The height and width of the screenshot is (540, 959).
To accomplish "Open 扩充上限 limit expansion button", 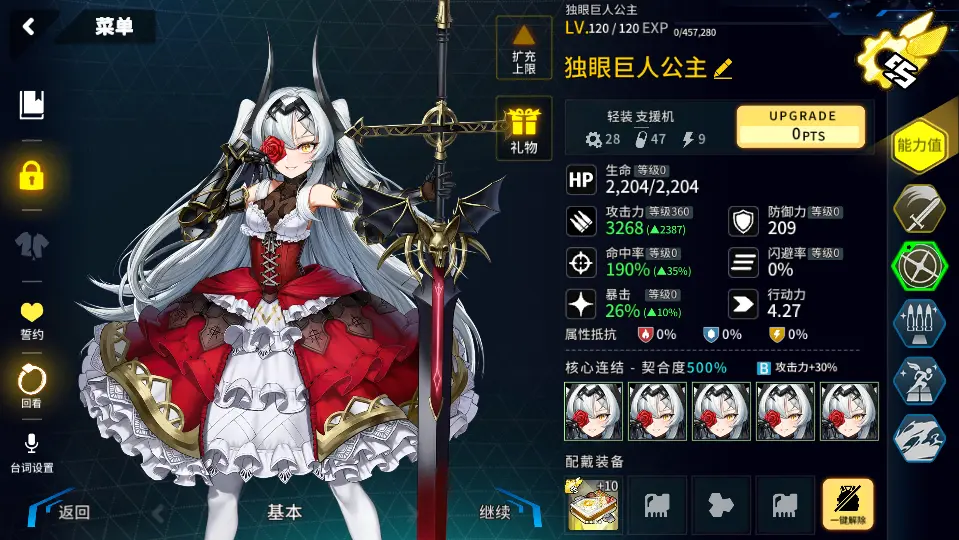I will coord(523,48).
